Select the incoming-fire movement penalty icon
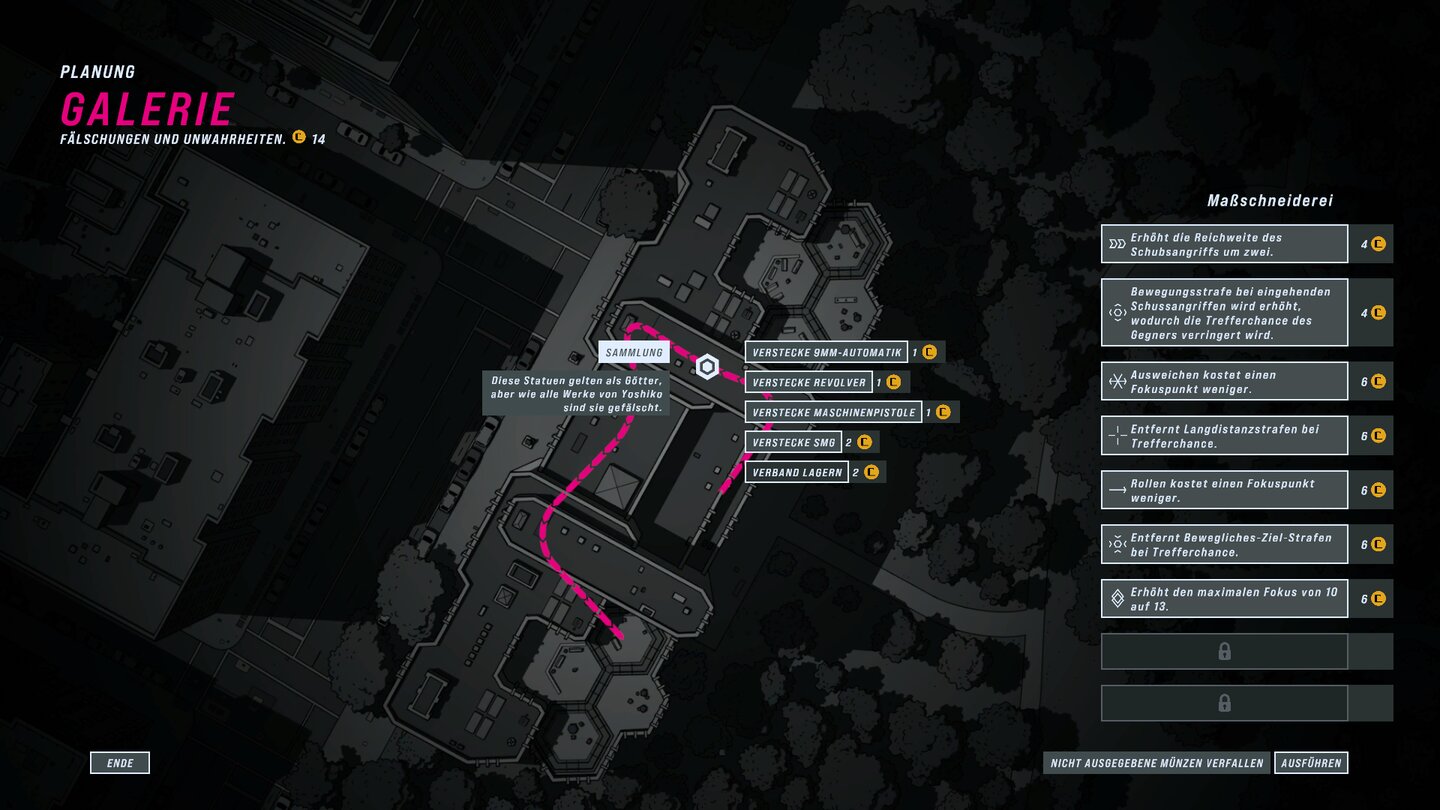 point(1116,311)
